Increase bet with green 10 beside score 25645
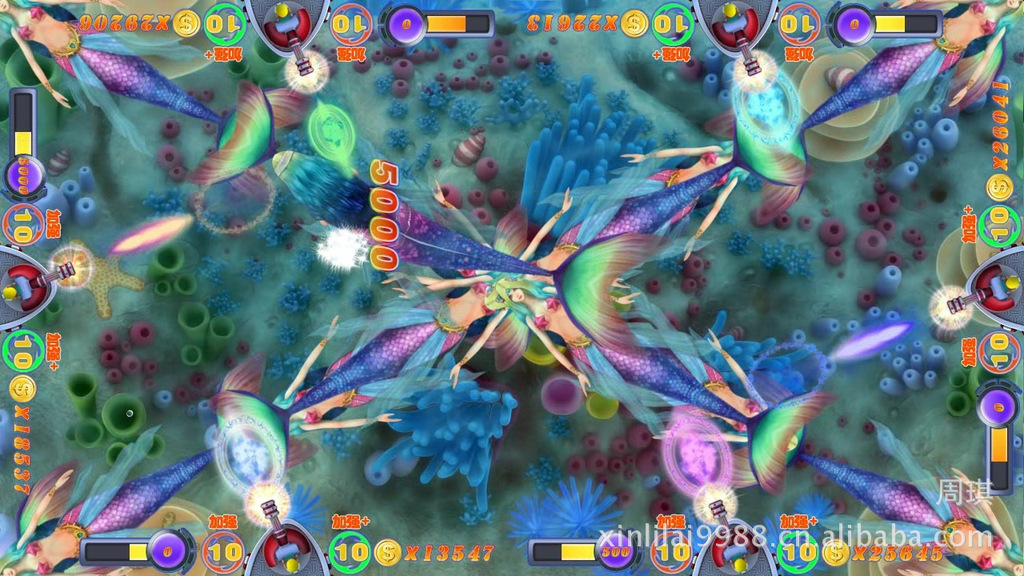Viewport: 1024px width, 576px height. click(x=797, y=551)
